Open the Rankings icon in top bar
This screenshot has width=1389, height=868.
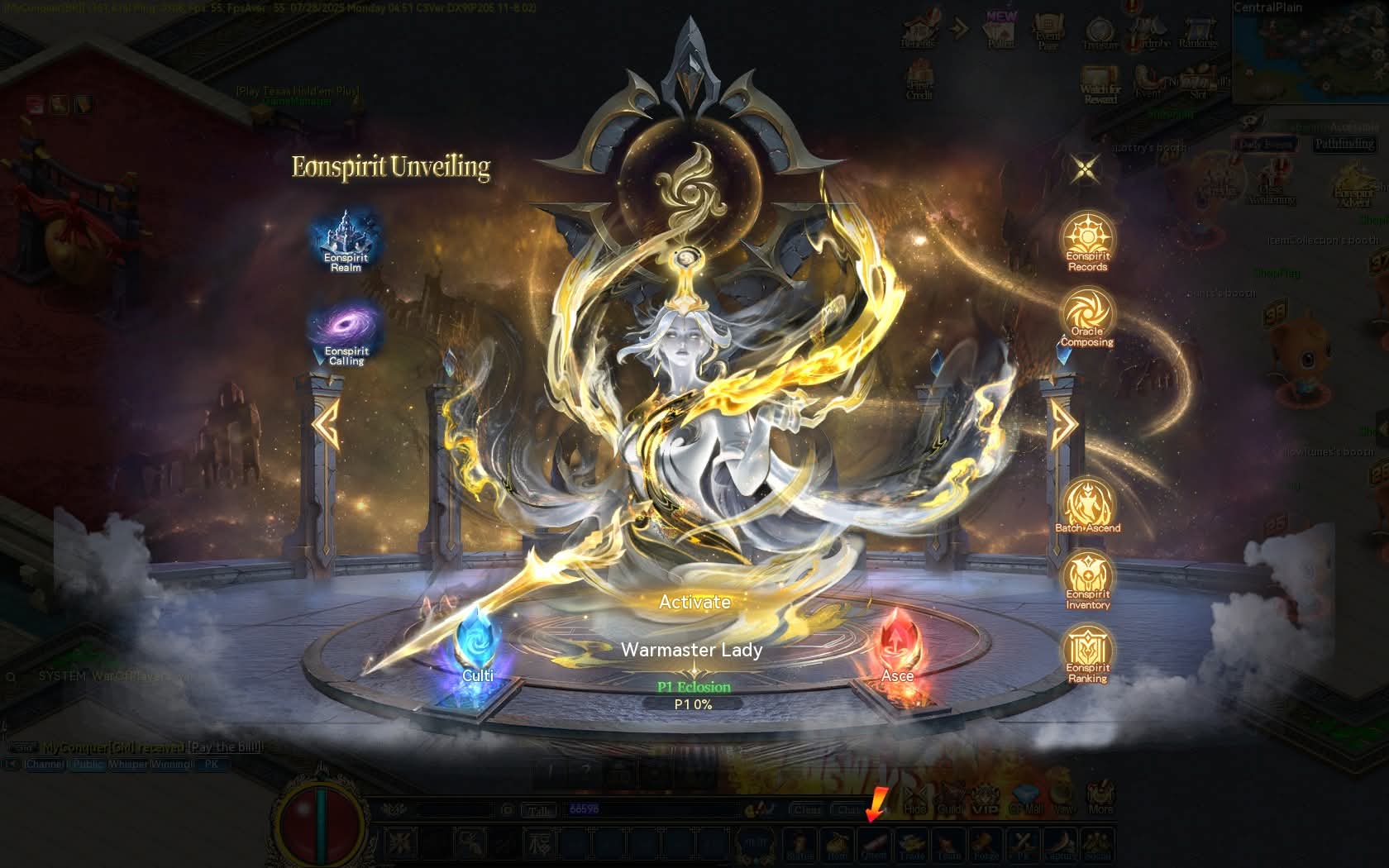[1197, 33]
